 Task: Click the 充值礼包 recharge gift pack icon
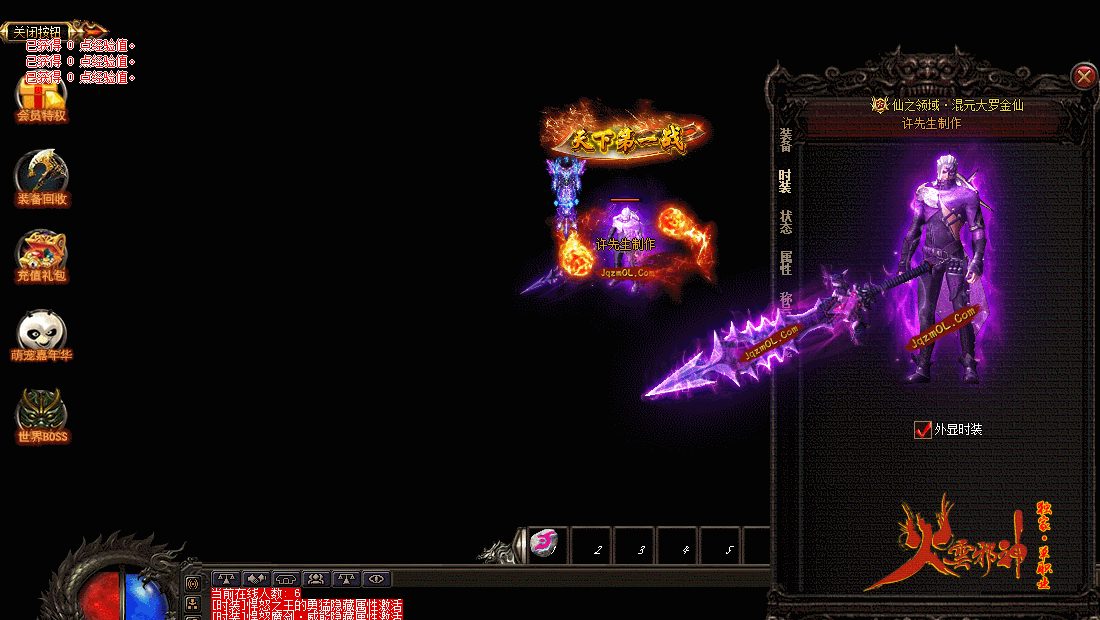41,256
